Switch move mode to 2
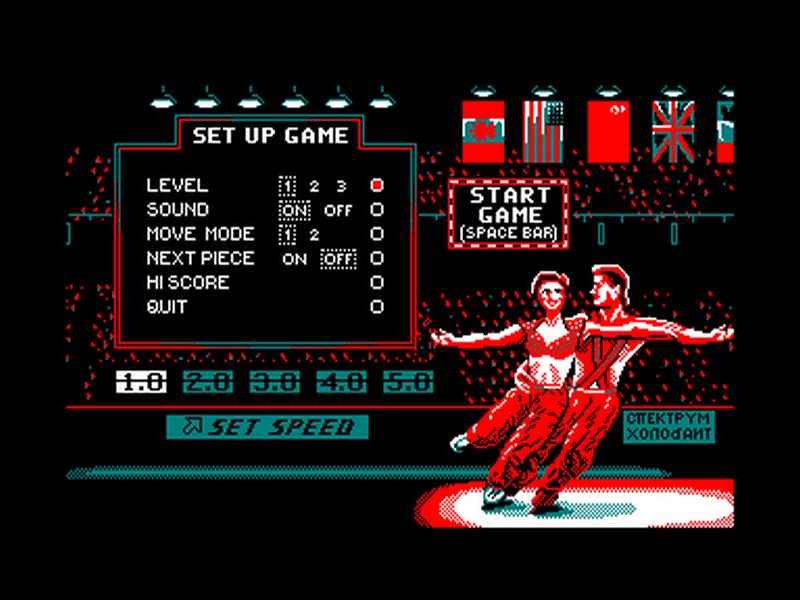Screen dimensions: 800x600 [313, 234]
